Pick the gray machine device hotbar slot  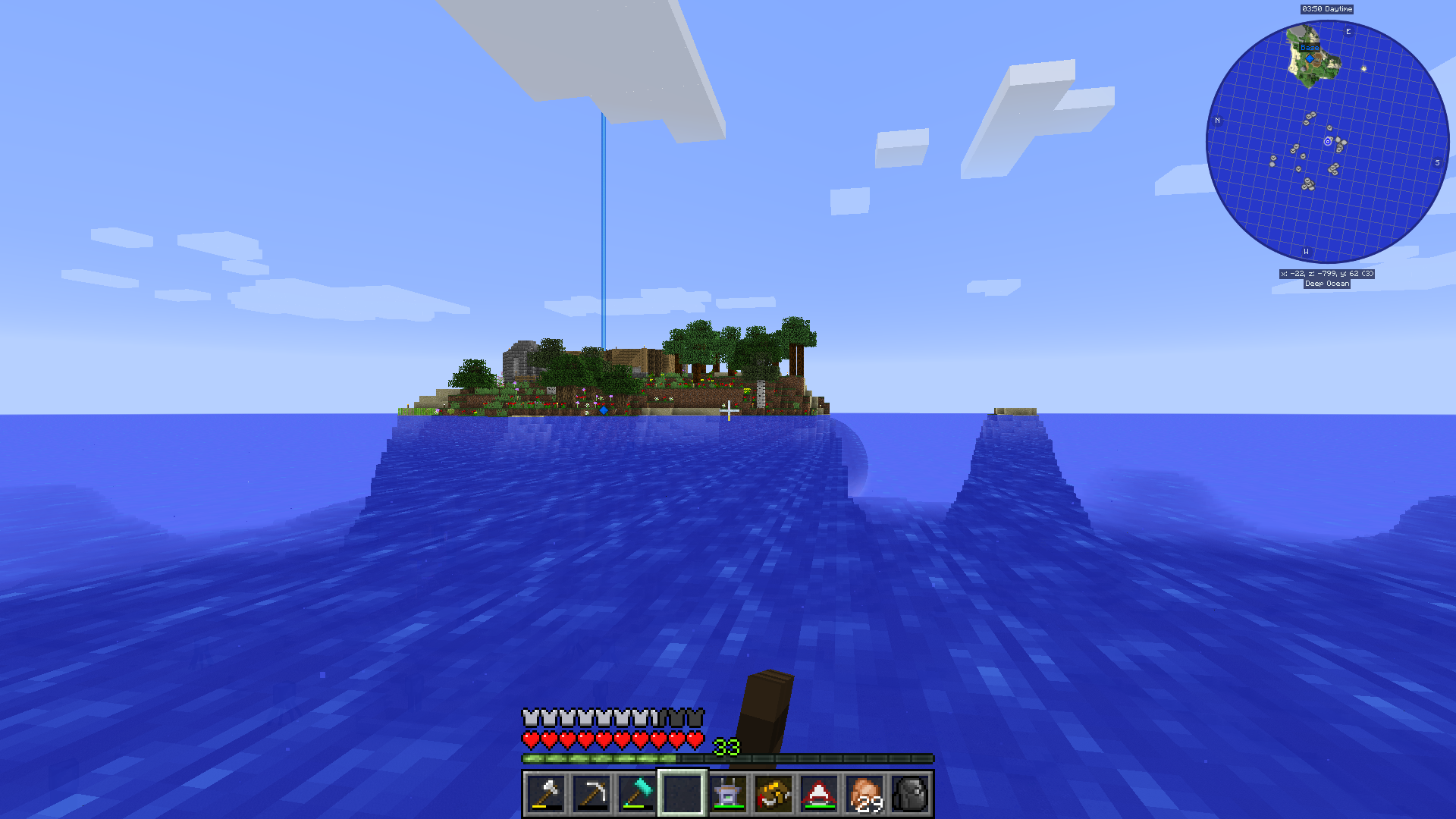tap(728, 794)
